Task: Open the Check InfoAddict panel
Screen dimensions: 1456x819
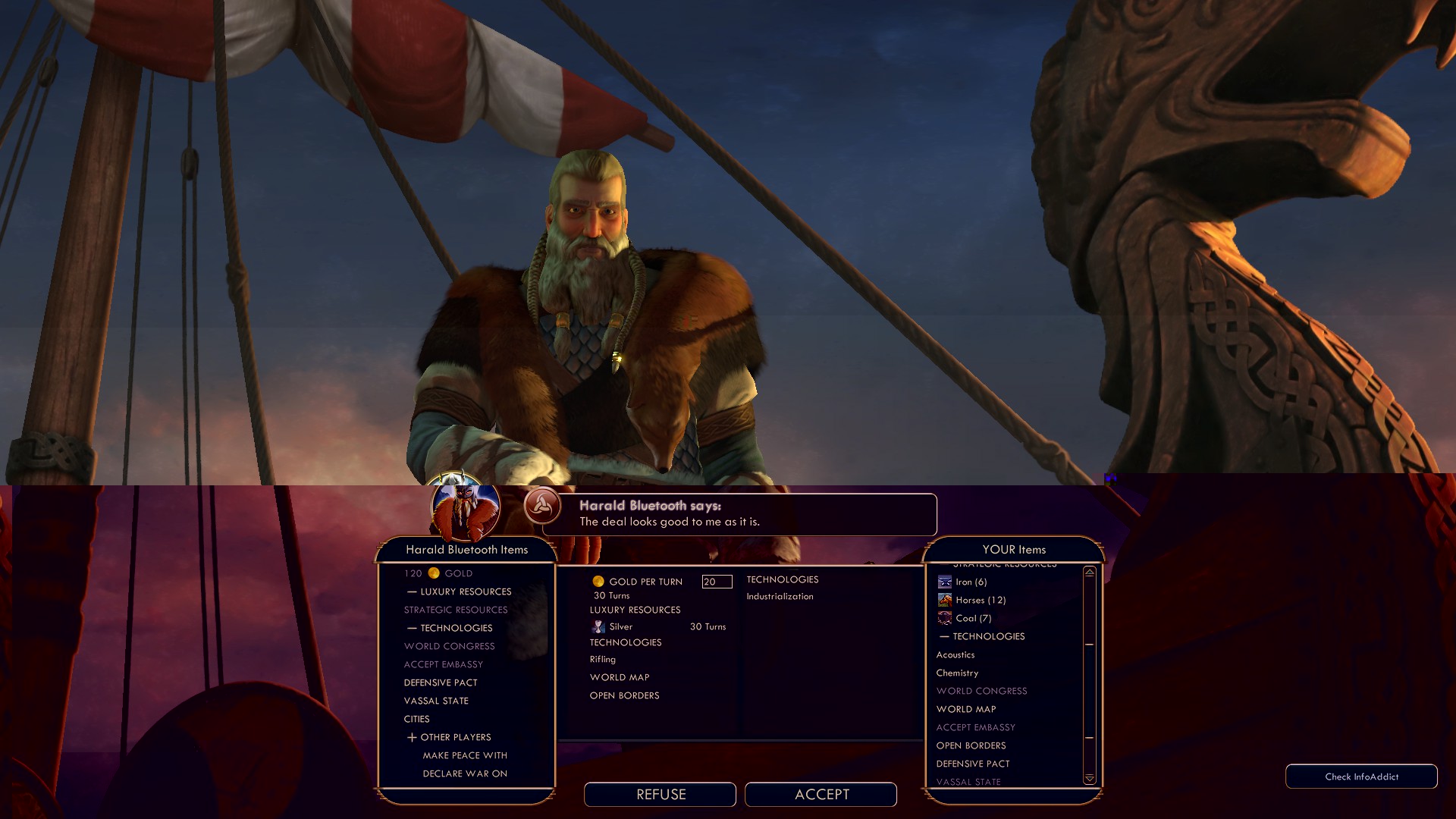Action: click(1361, 777)
